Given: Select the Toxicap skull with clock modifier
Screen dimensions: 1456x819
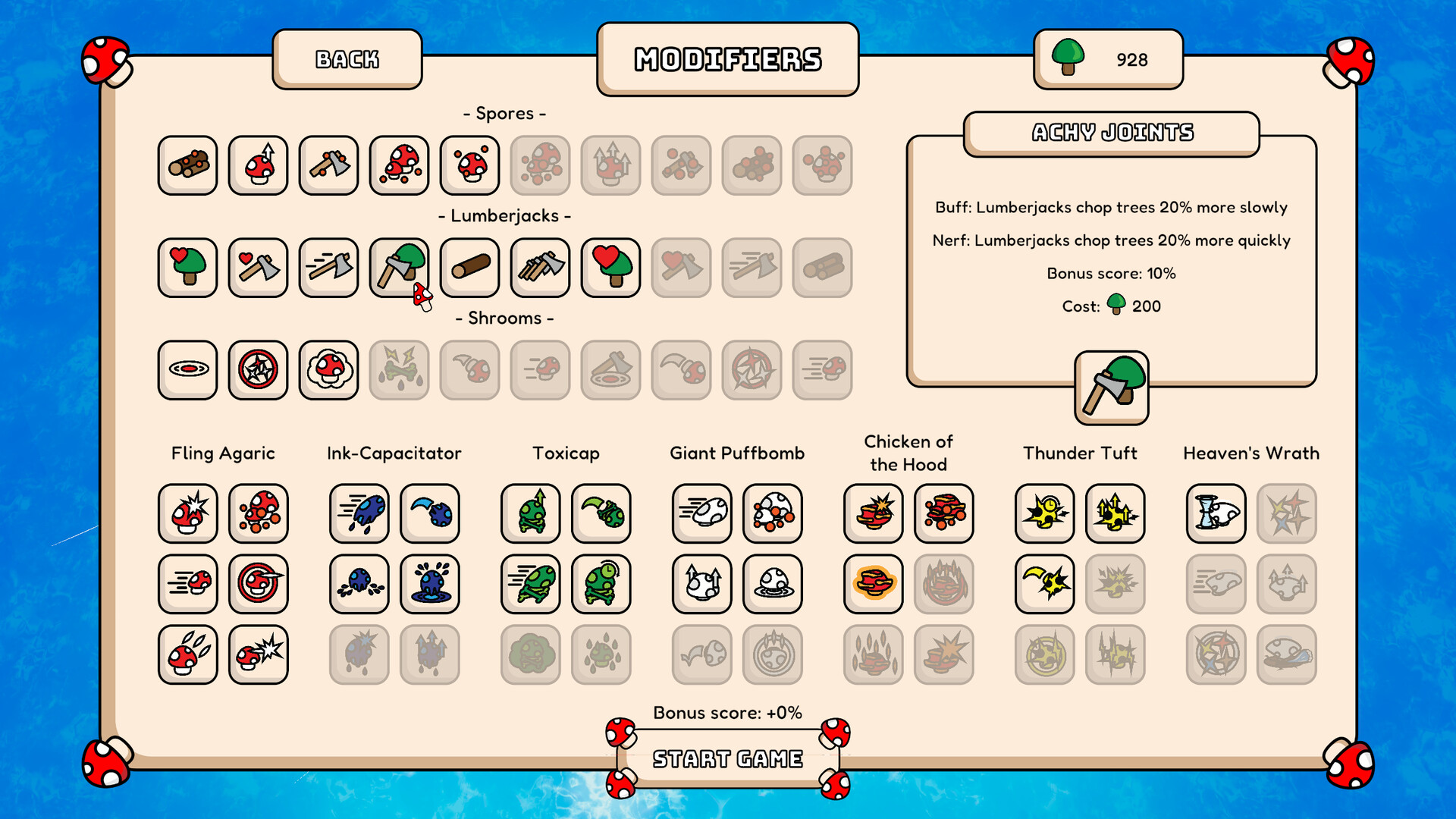Looking at the screenshot, I should 601,584.
